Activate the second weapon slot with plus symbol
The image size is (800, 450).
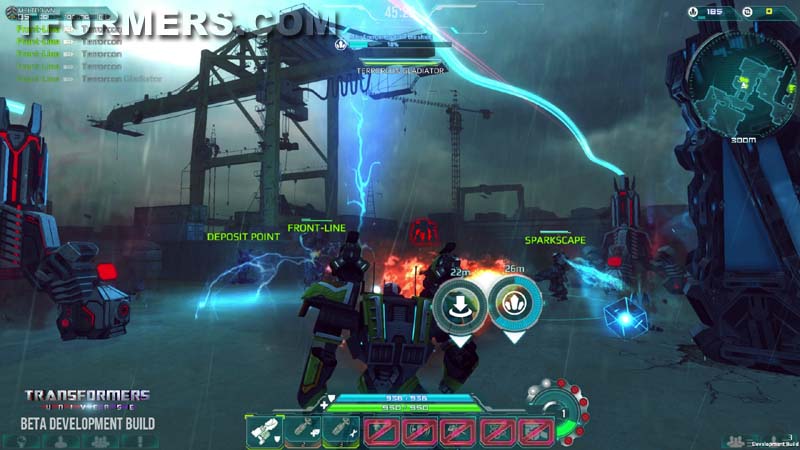[302, 431]
